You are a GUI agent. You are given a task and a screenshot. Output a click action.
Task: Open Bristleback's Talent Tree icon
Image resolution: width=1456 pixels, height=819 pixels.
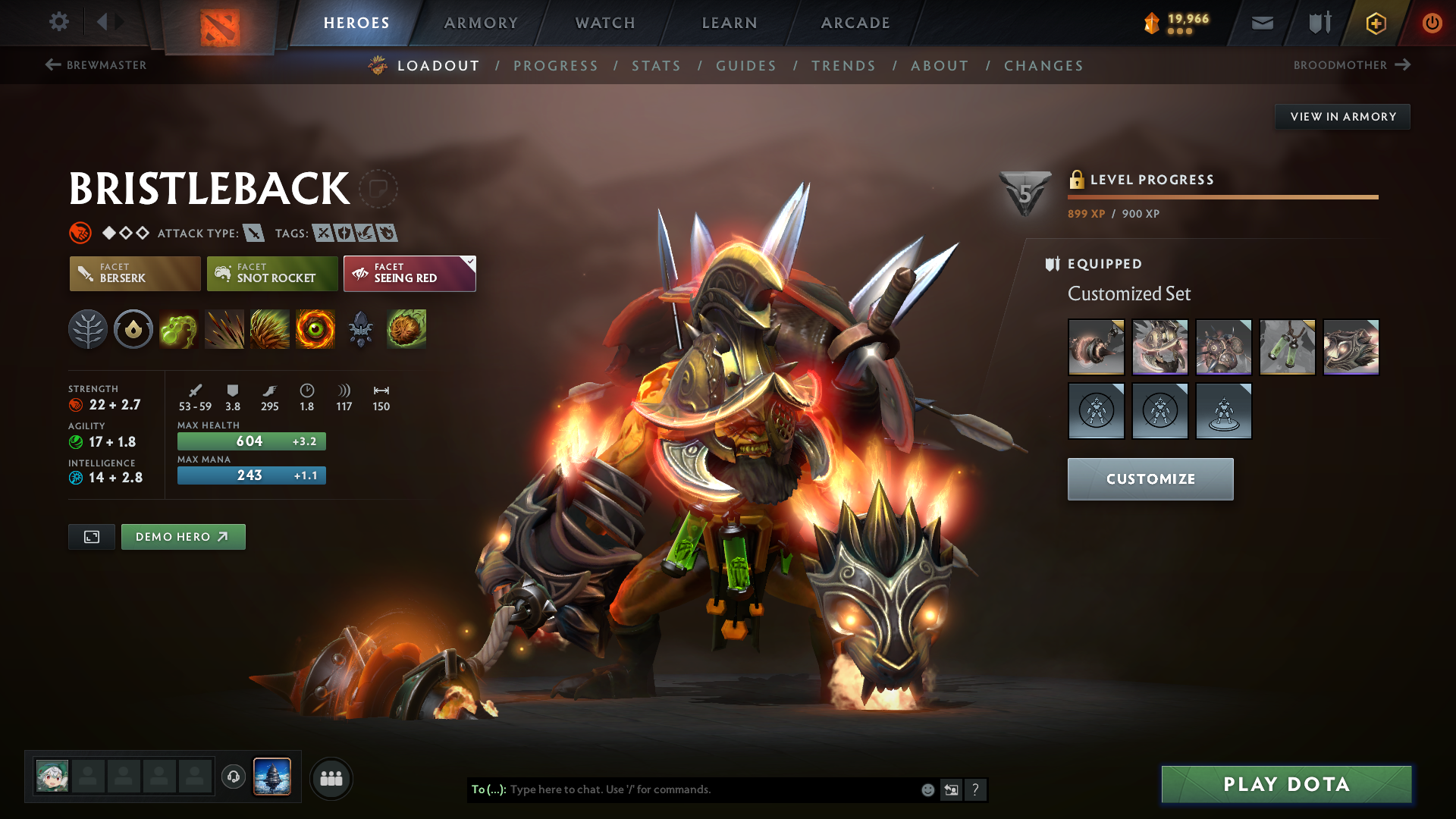tap(88, 329)
